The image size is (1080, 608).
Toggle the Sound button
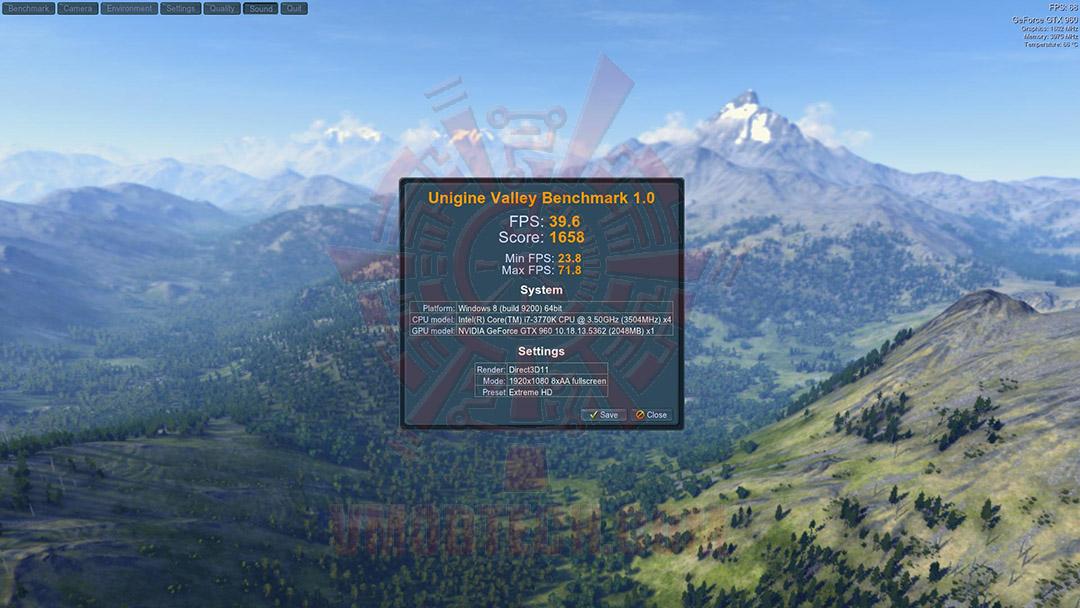(x=261, y=9)
